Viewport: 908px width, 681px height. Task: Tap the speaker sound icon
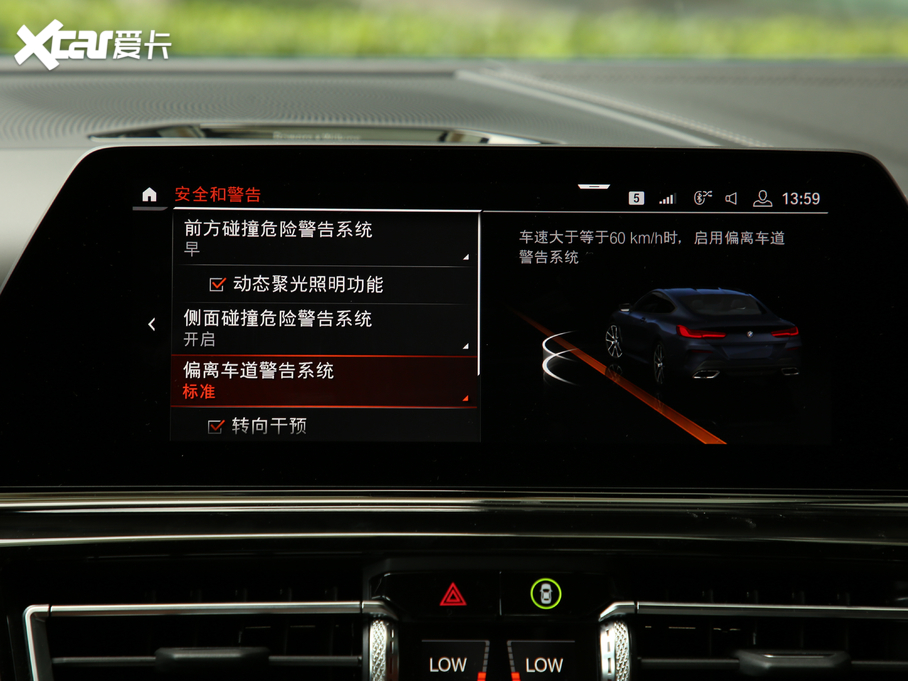(732, 198)
